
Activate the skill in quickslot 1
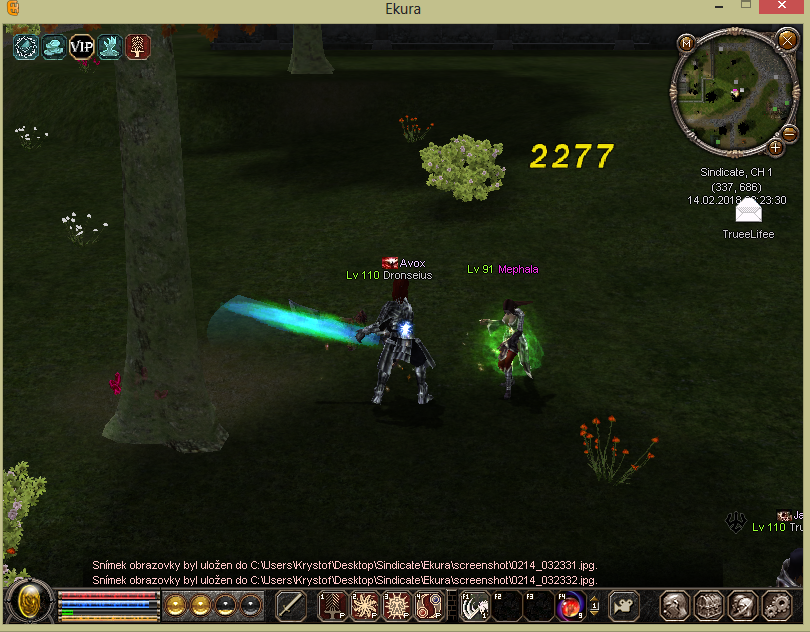pyautogui.click(x=332, y=605)
